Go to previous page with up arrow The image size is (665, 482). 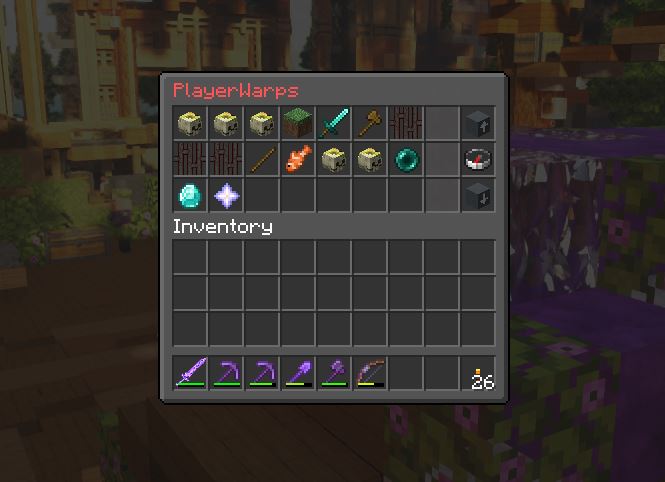tap(477, 123)
